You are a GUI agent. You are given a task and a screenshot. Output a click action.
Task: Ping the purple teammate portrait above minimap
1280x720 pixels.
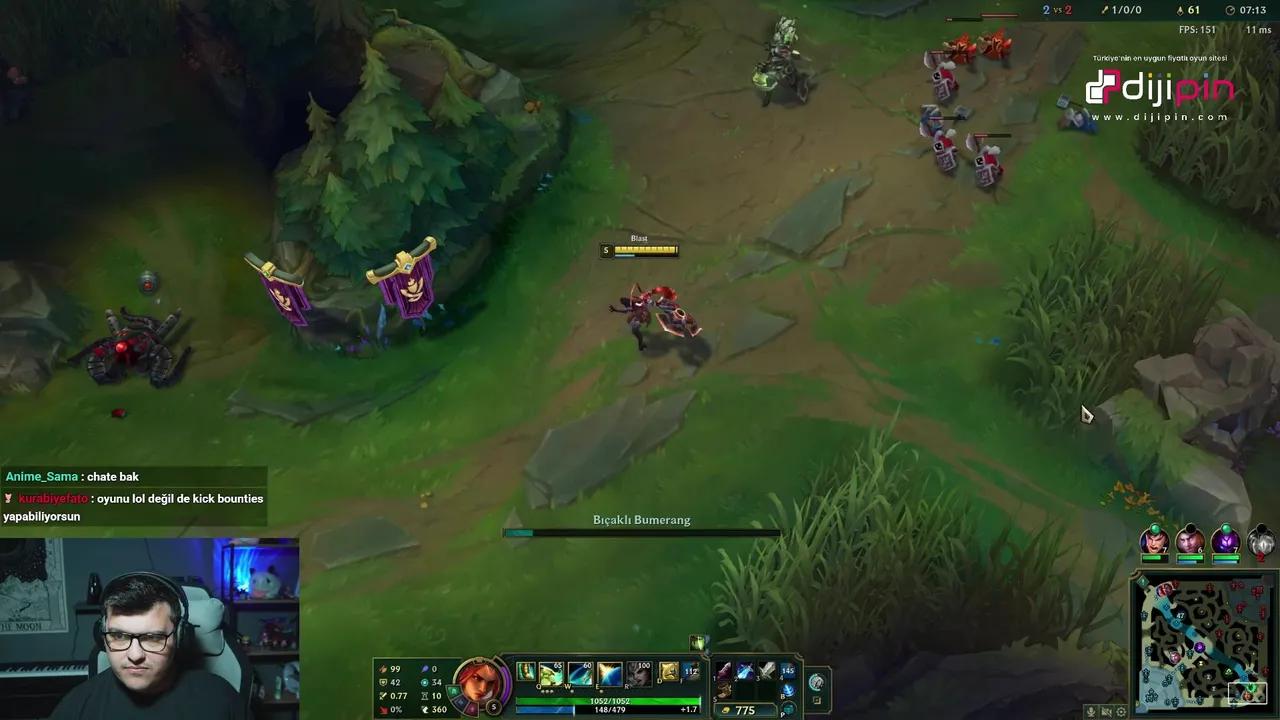point(1226,540)
